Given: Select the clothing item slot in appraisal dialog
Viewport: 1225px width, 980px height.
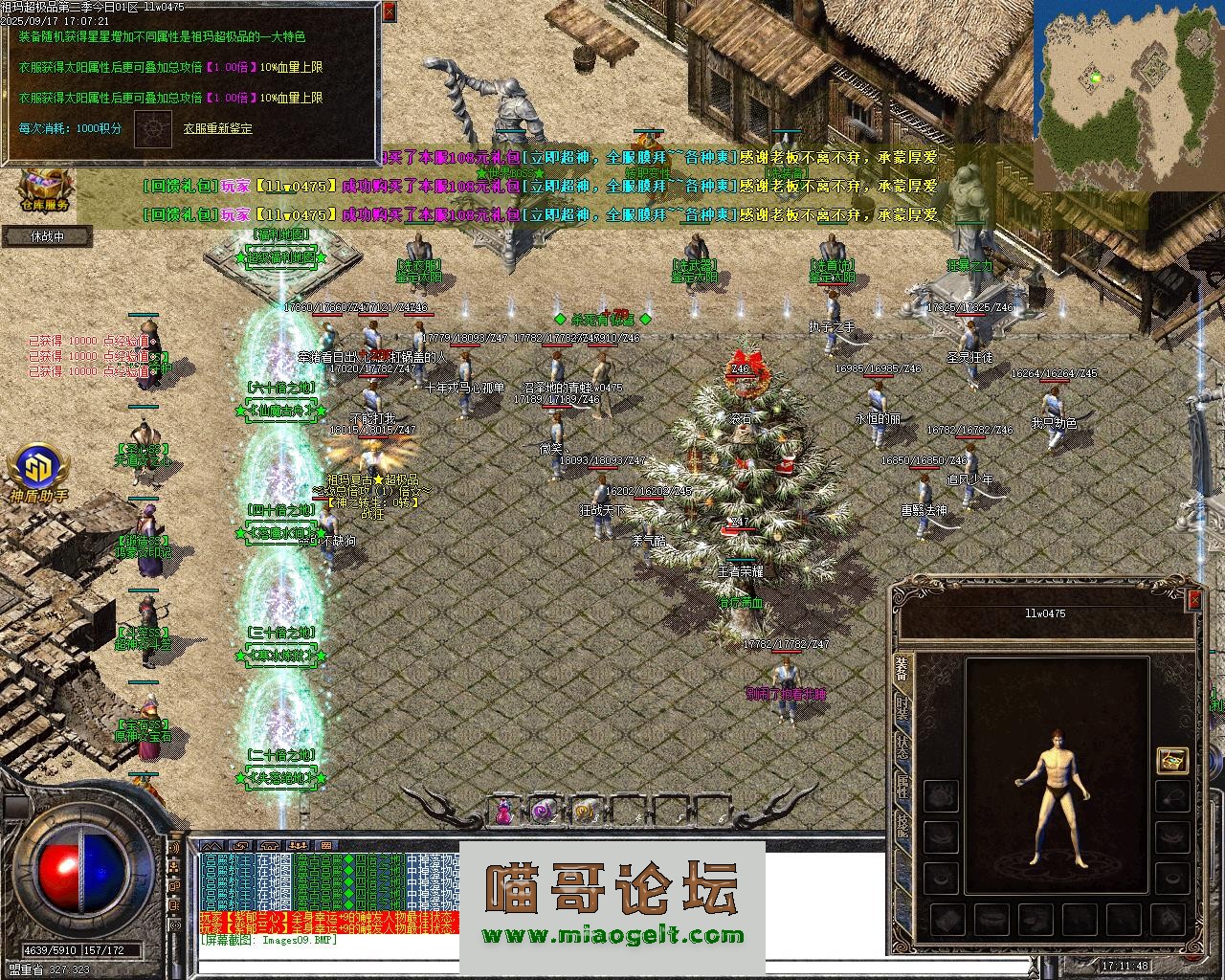Looking at the screenshot, I should pos(152,129).
